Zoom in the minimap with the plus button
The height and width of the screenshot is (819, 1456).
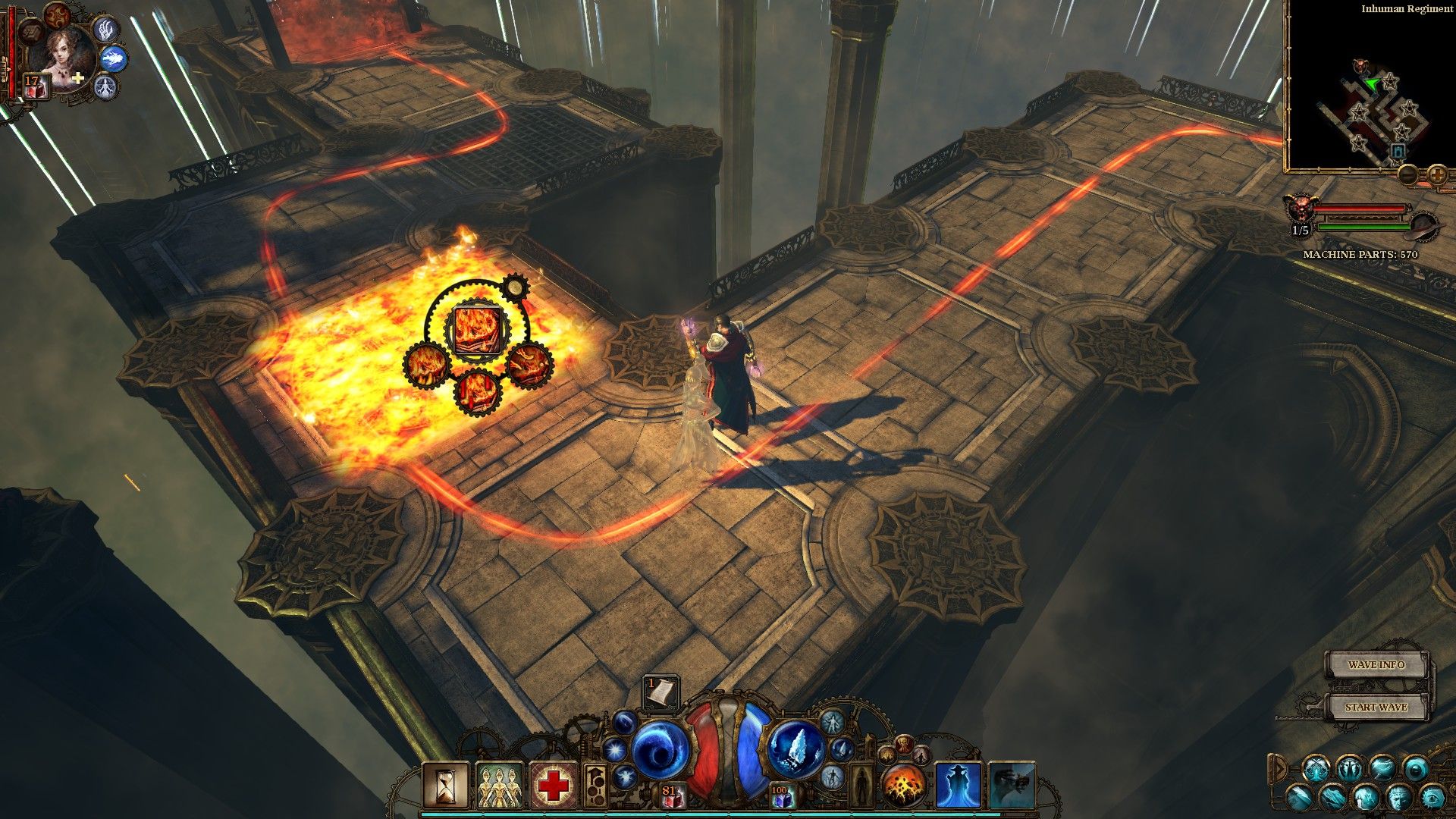[1437, 175]
